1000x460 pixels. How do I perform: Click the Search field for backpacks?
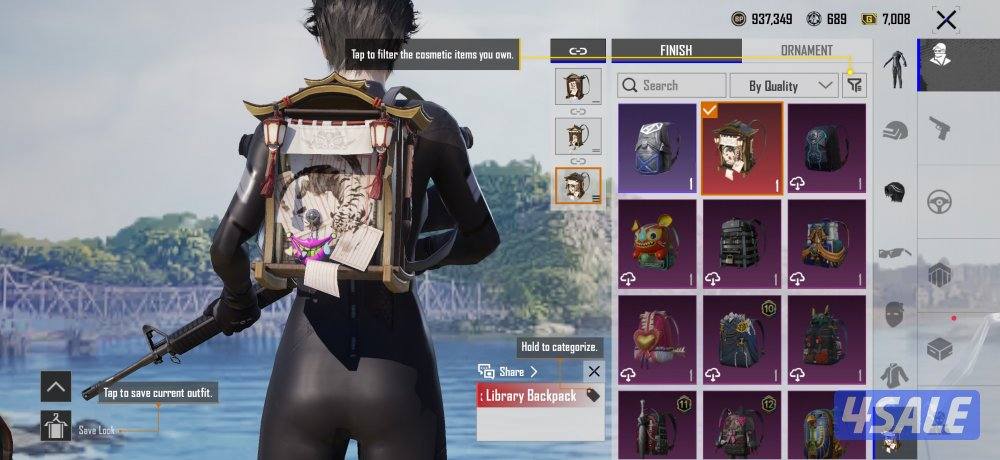(x=672, y=86)
